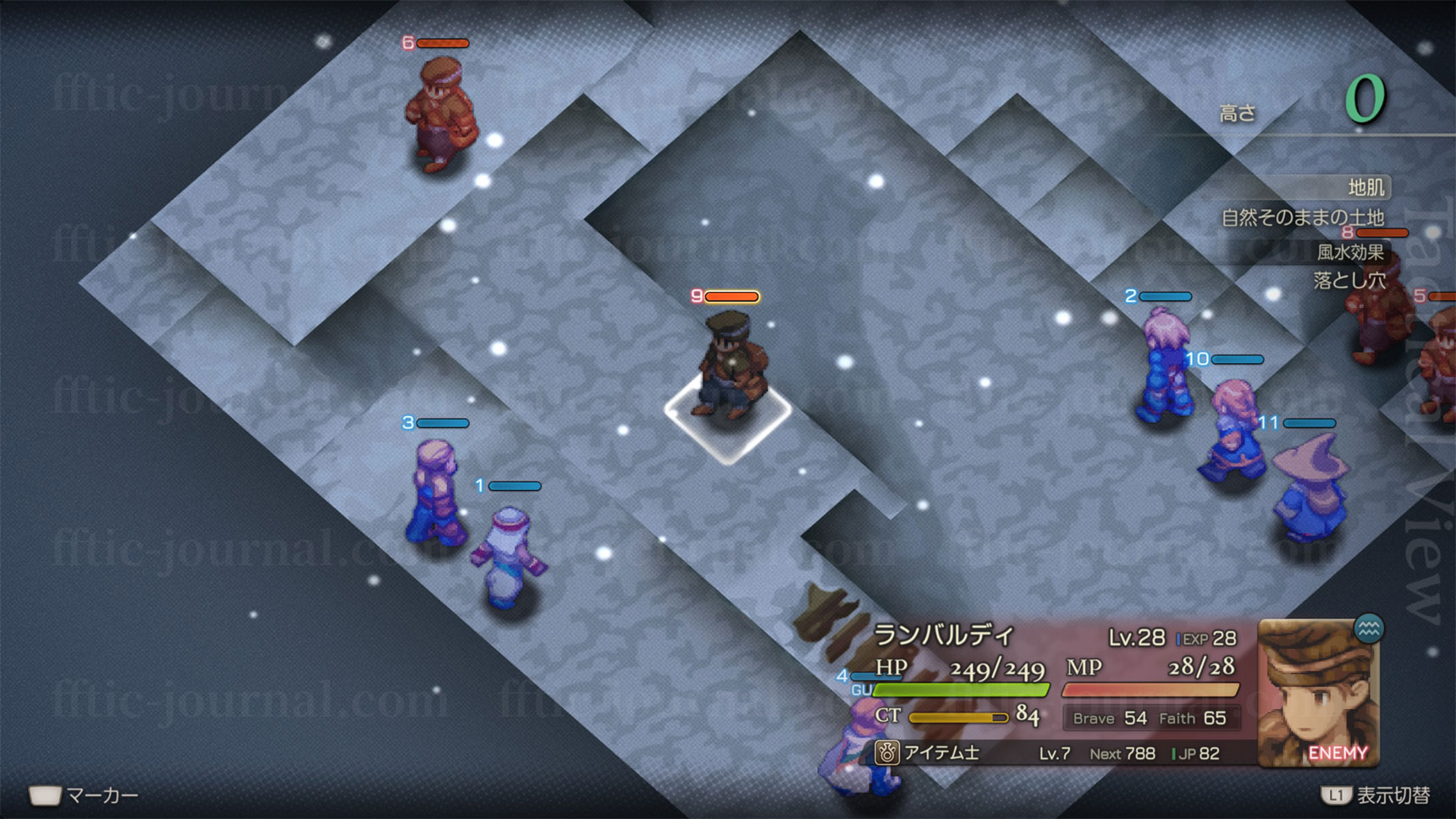Choose the ally unit marked 3
Image resolution: width=1456 pixels, height=819 pixels.
[436, 491]
